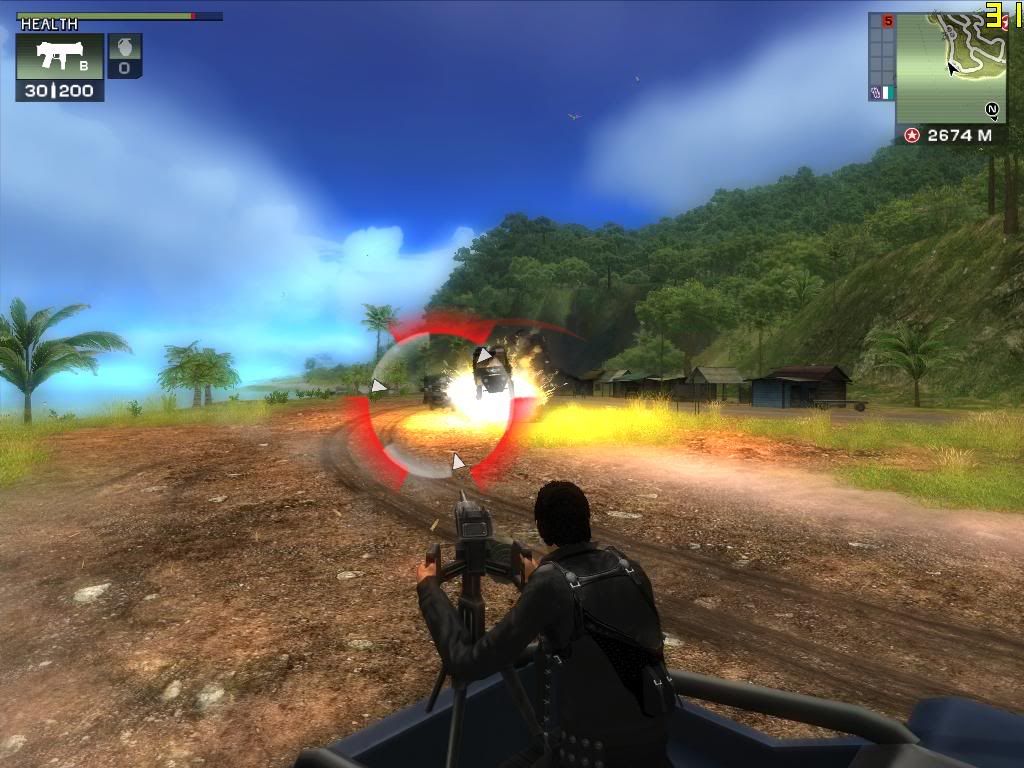Screen dimensions: 1024x768
Task: Click the red heat level 5 indicator
Action: [887, 21]
